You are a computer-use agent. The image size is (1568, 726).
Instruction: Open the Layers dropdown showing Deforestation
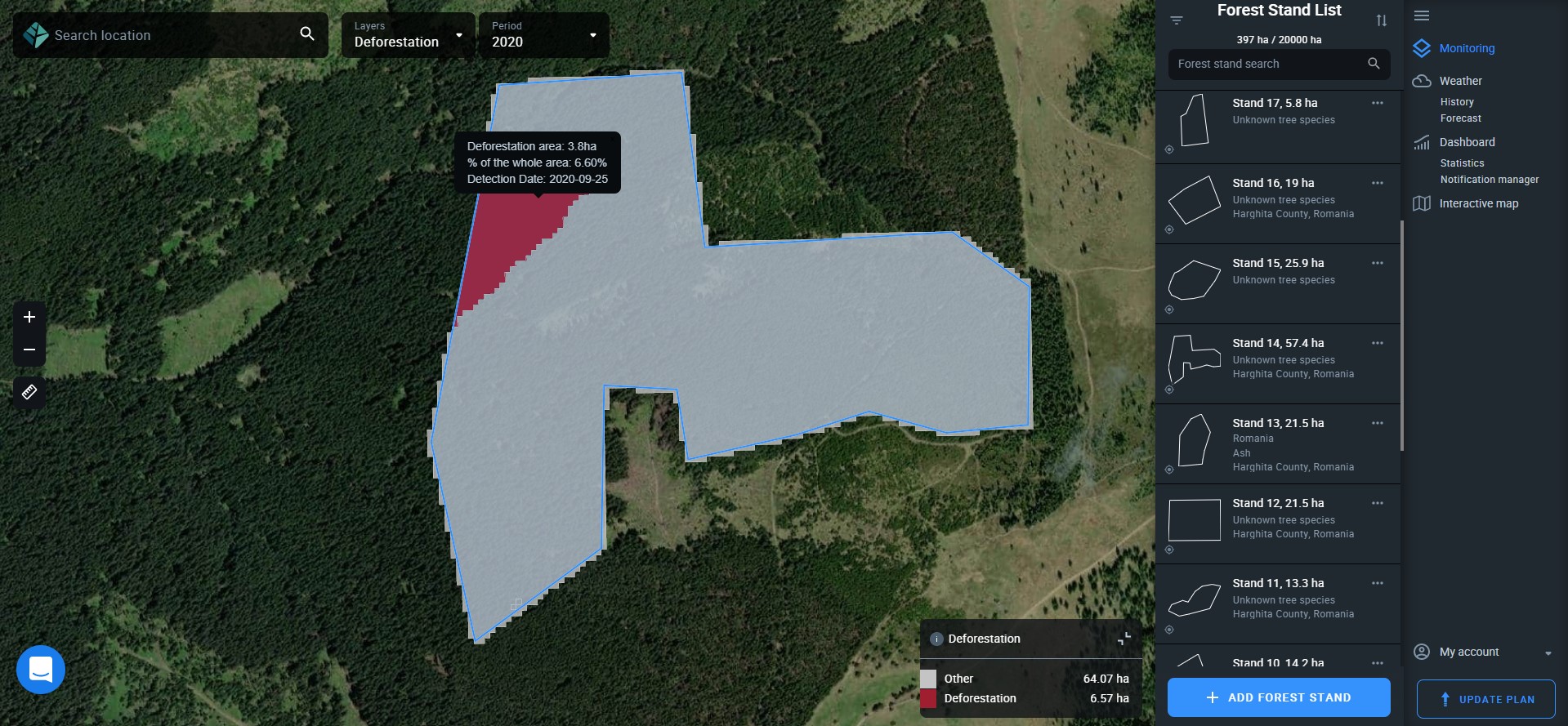pyautogui.click(x=458, y=35)
